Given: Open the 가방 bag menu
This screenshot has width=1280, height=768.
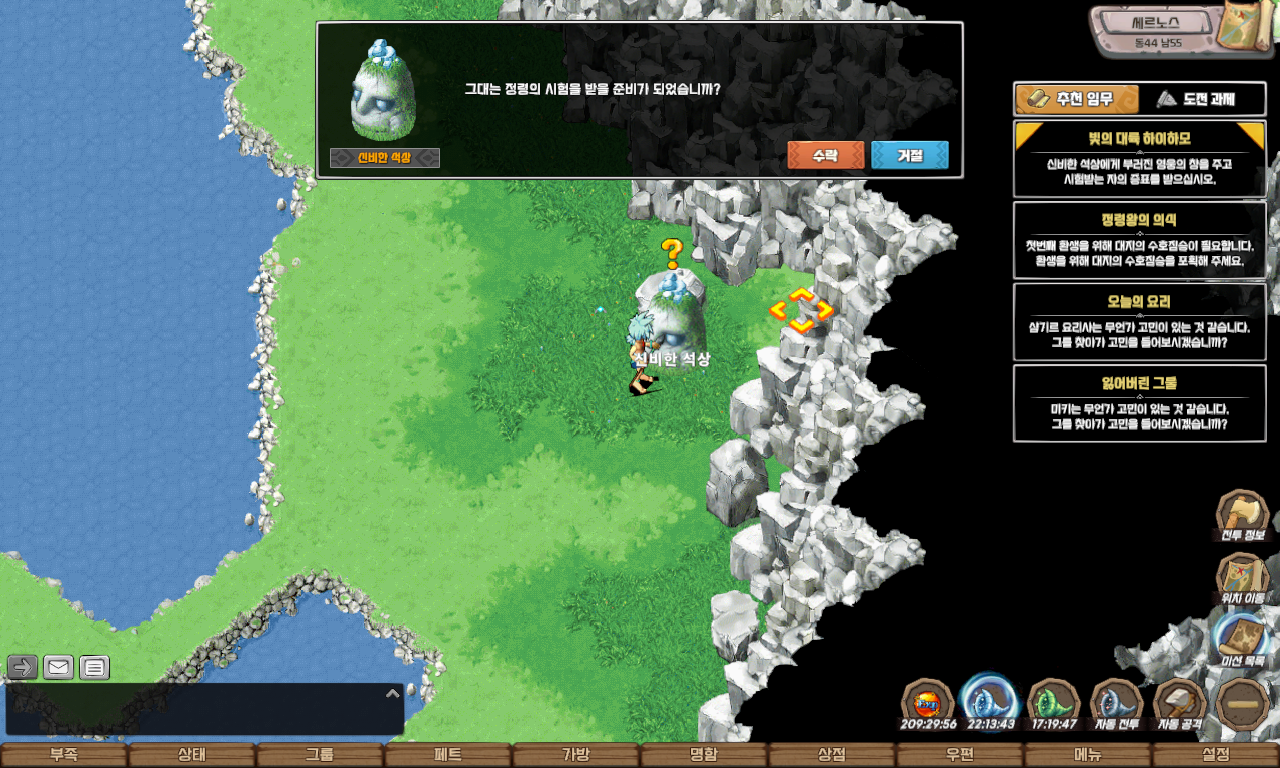Looking at the screenshot, I should (x=575, y=755).
